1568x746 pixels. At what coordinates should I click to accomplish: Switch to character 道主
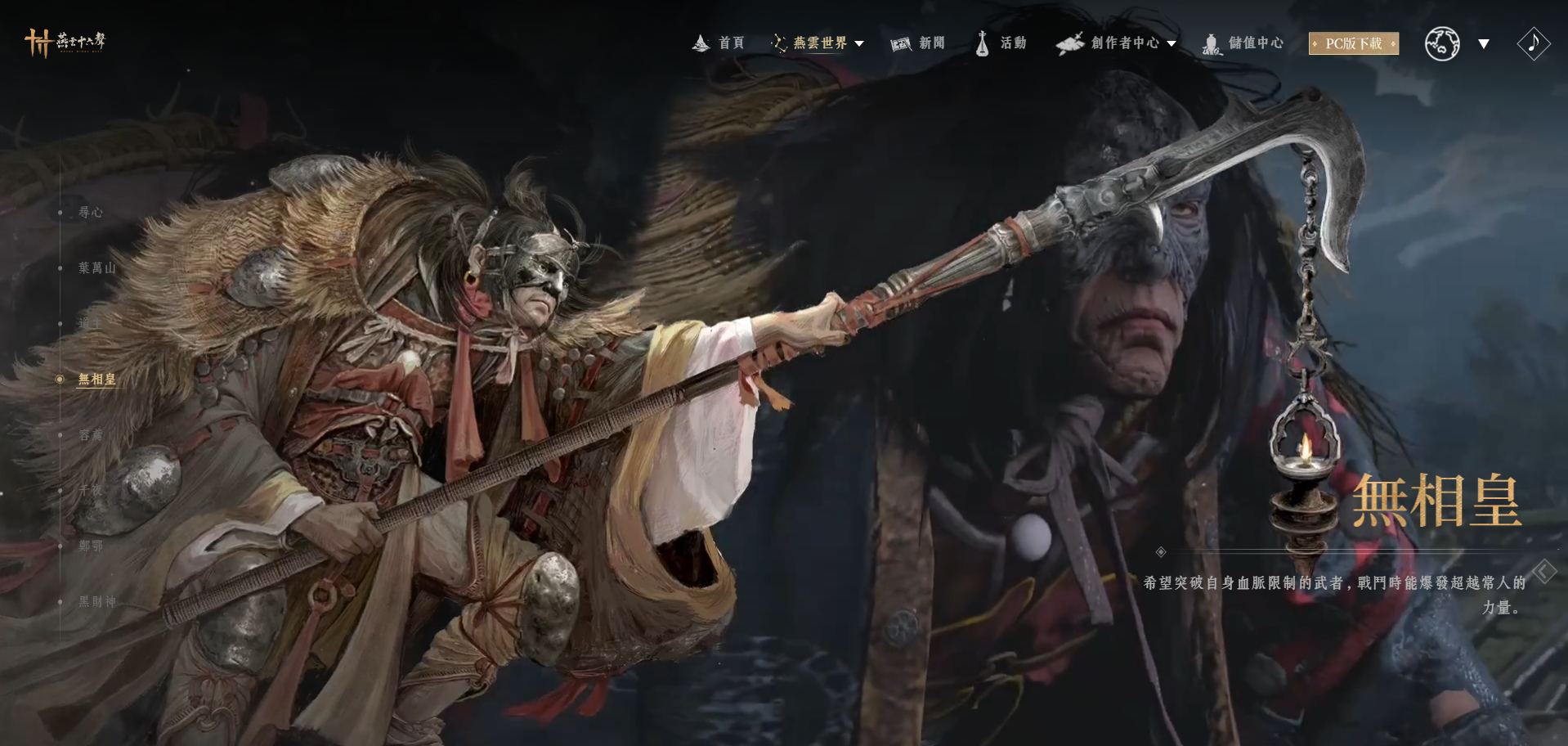coord(90,324)
